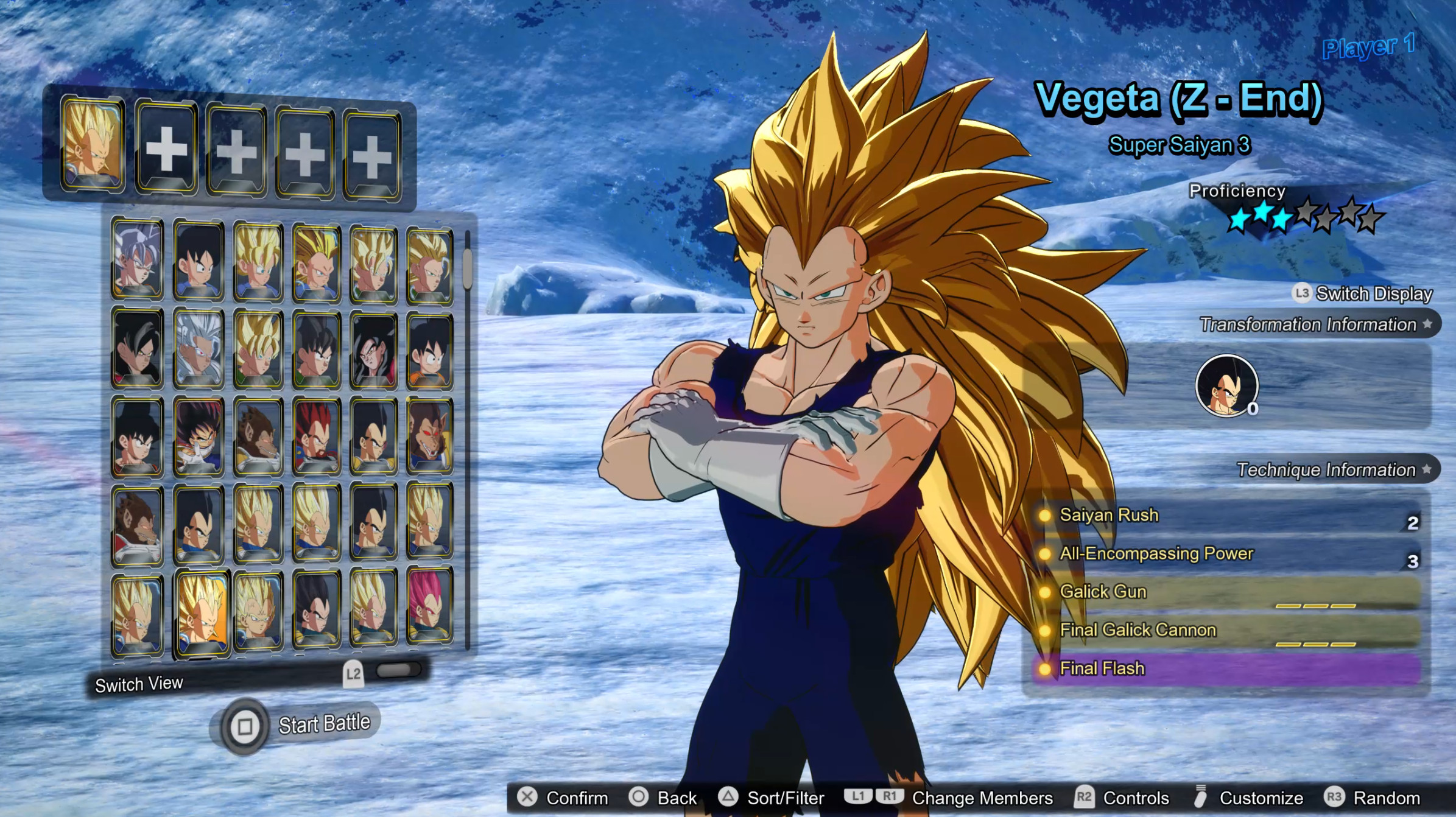Open the Customize menu

click(x=1248, y=798)
